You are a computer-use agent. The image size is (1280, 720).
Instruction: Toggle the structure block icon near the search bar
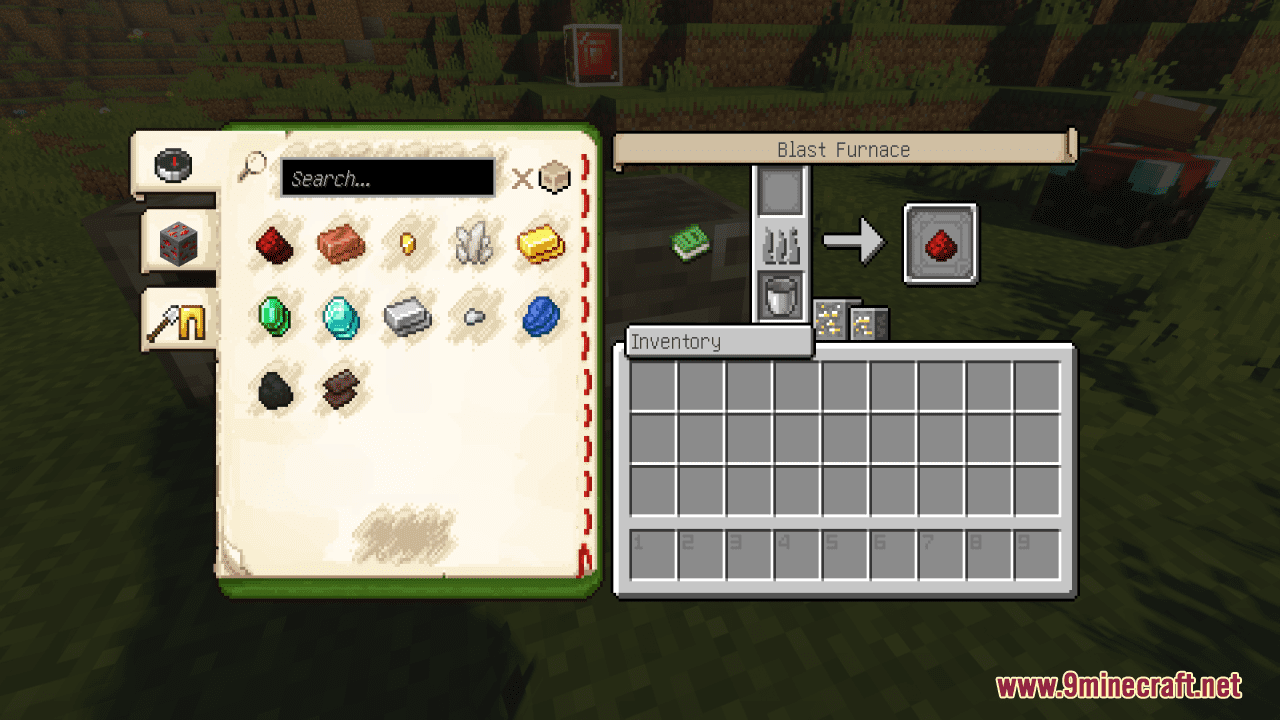(556, 177)
